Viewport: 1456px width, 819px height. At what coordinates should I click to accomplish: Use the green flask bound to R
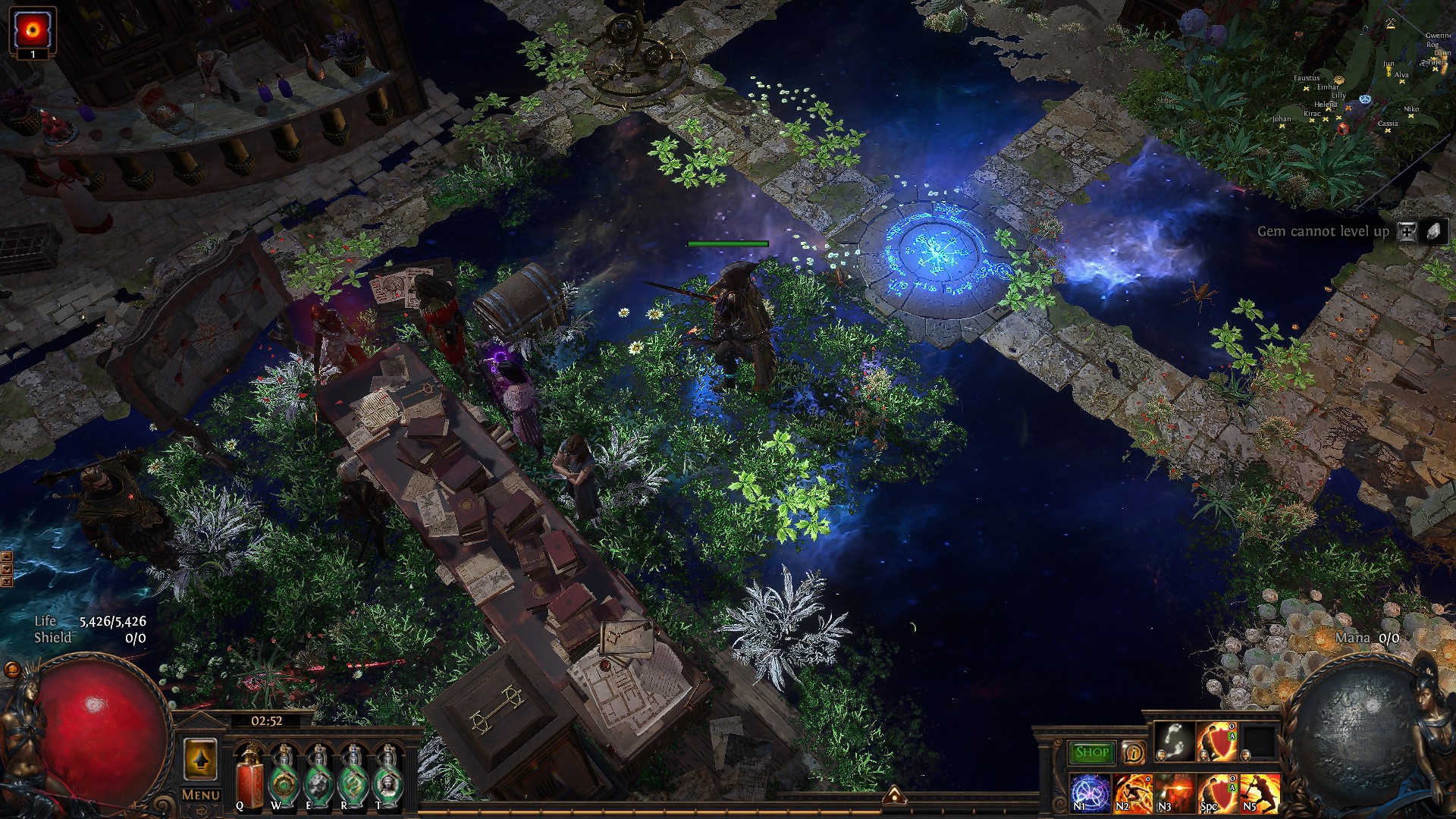353,775
